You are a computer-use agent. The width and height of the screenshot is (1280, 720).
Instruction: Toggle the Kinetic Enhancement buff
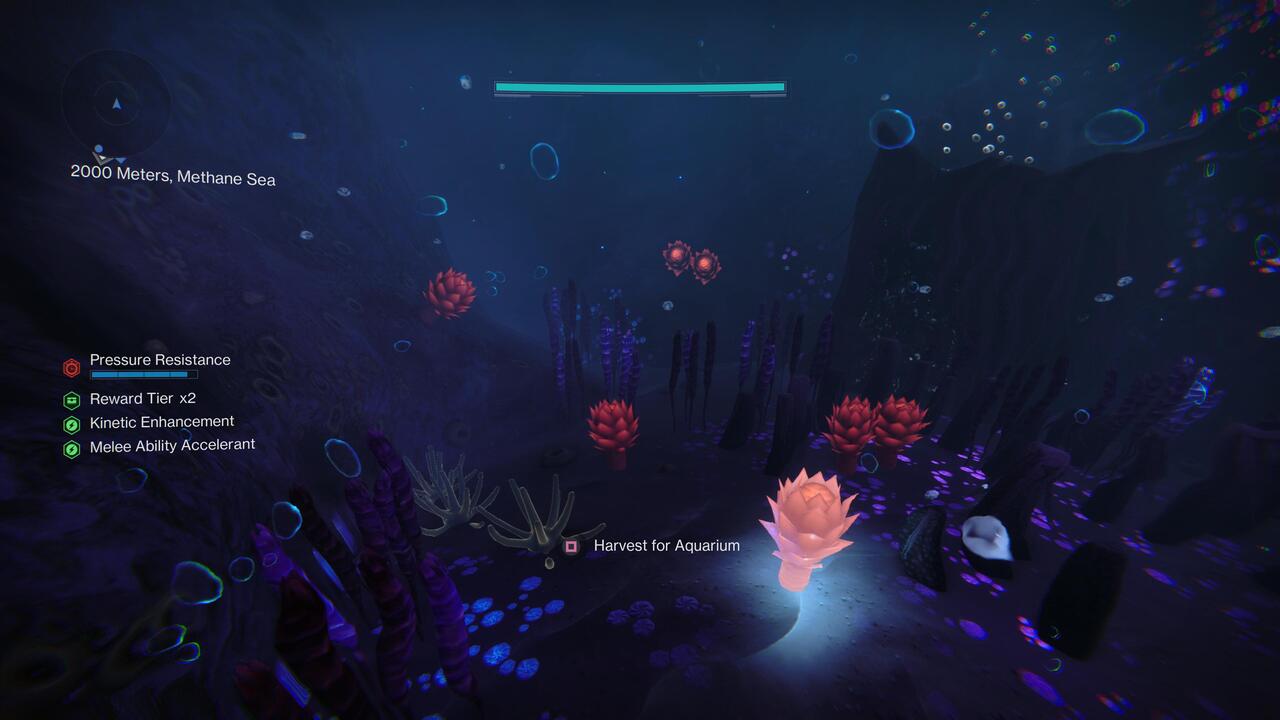[160, 421]
